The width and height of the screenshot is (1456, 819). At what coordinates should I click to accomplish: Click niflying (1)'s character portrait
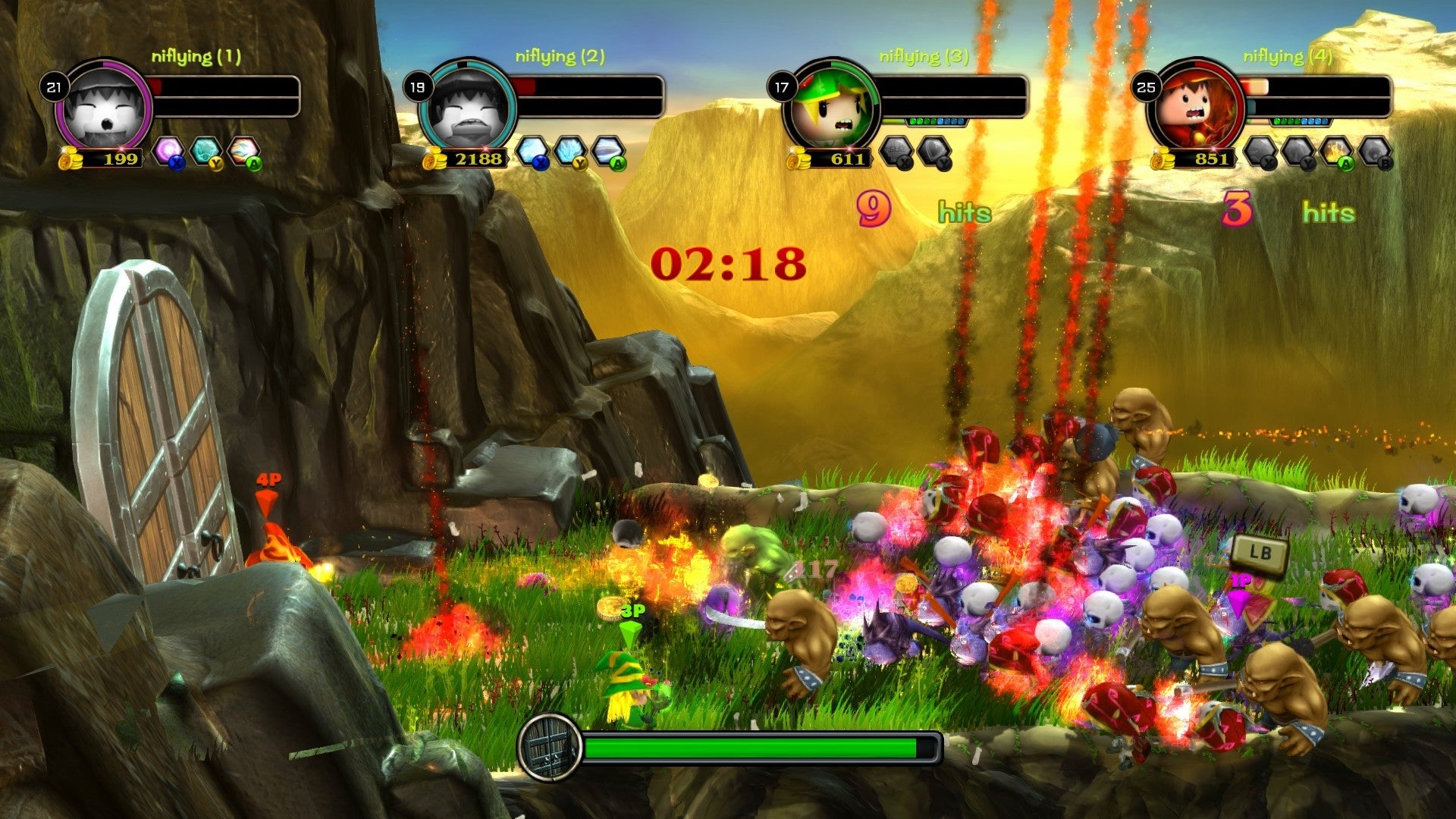[x=106, y=110]
